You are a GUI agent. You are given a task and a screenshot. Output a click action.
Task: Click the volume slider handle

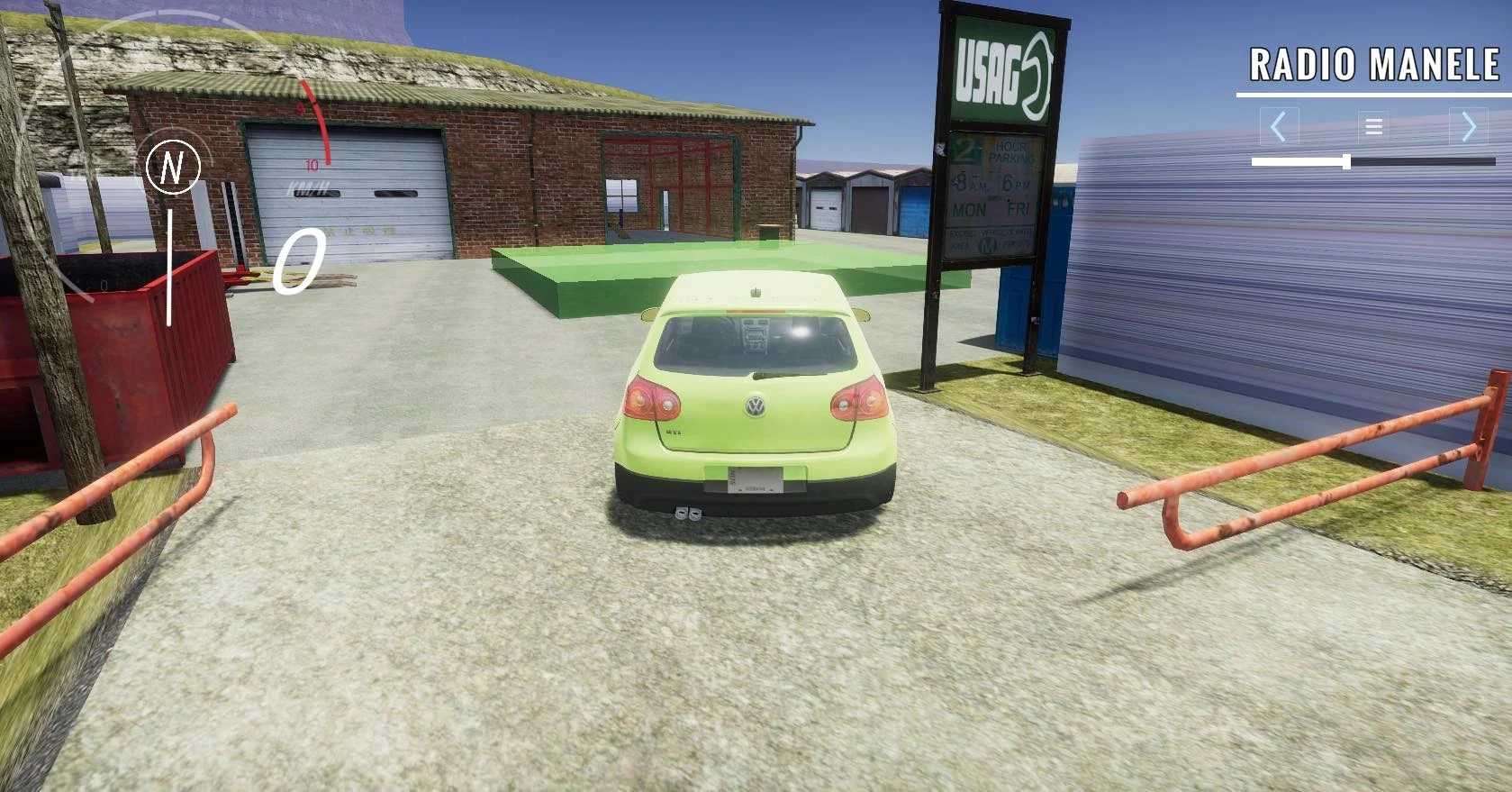(1345, 159)
